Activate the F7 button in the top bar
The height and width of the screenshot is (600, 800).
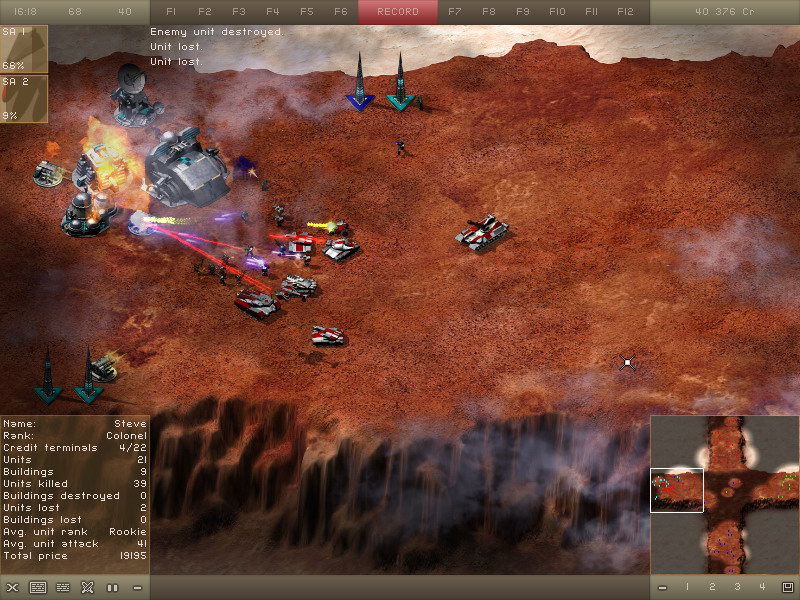pyautogui.click(x=455, y=12)
